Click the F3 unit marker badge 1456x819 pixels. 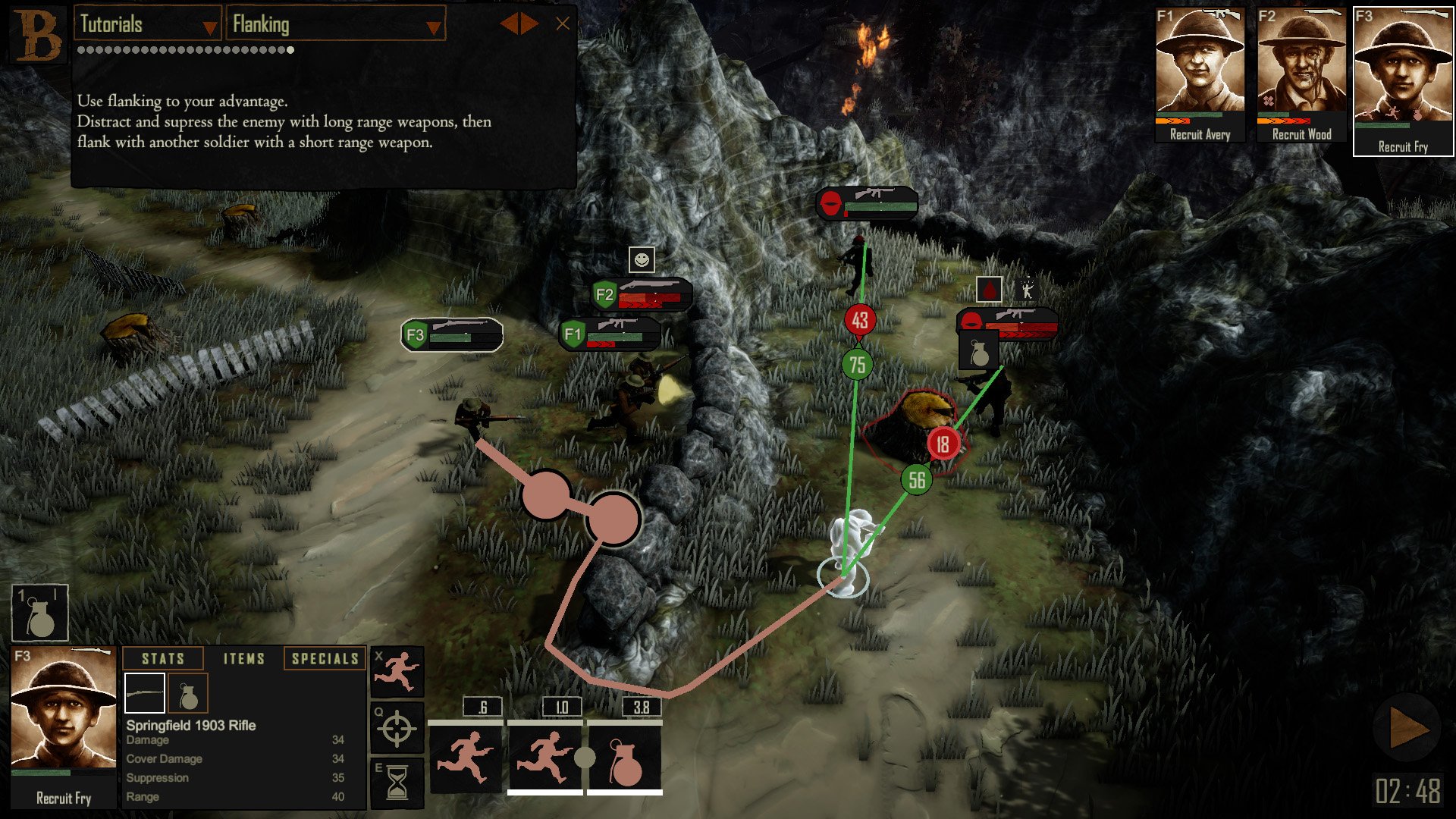416,335
